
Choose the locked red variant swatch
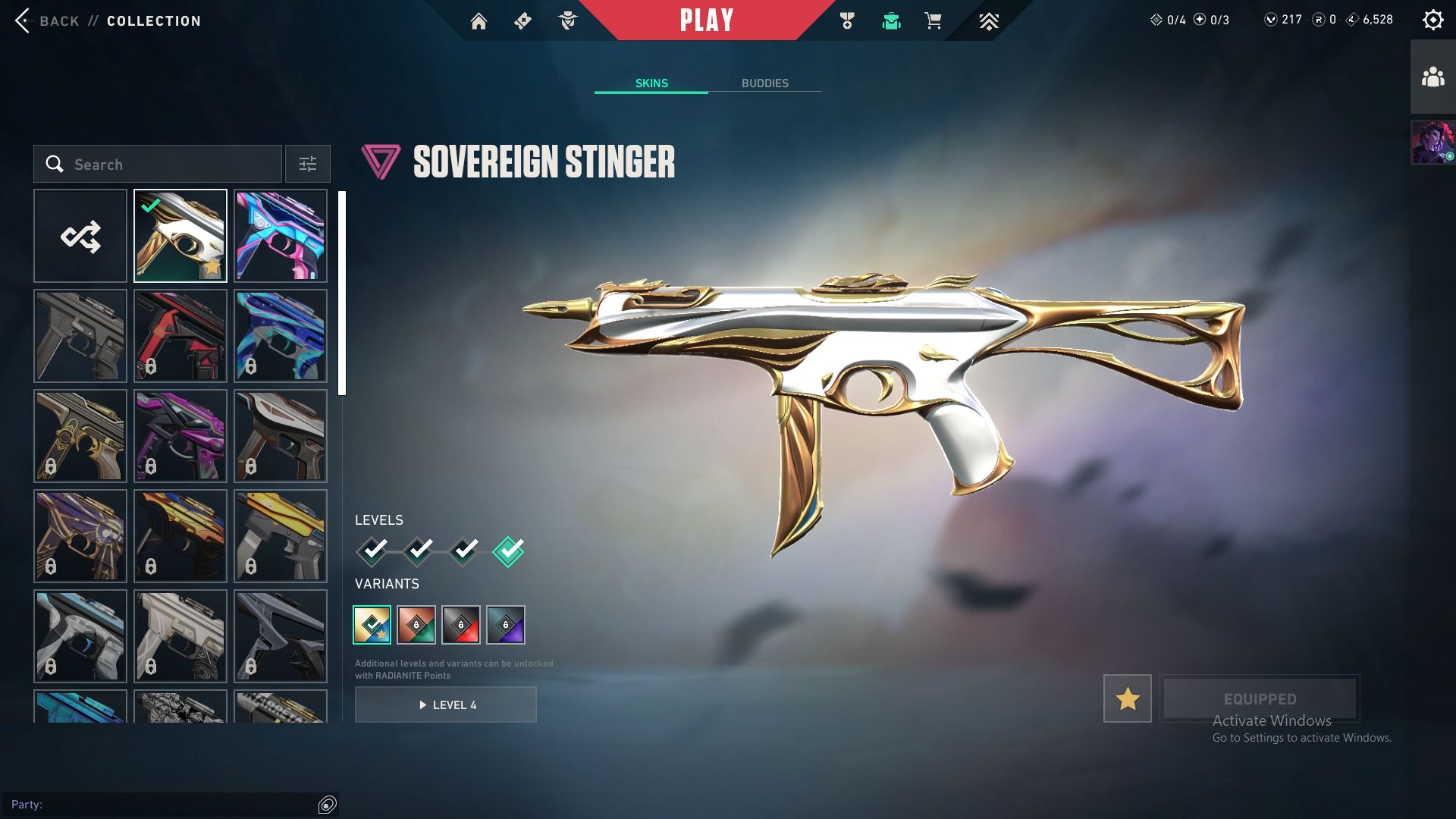click(461, 625)
